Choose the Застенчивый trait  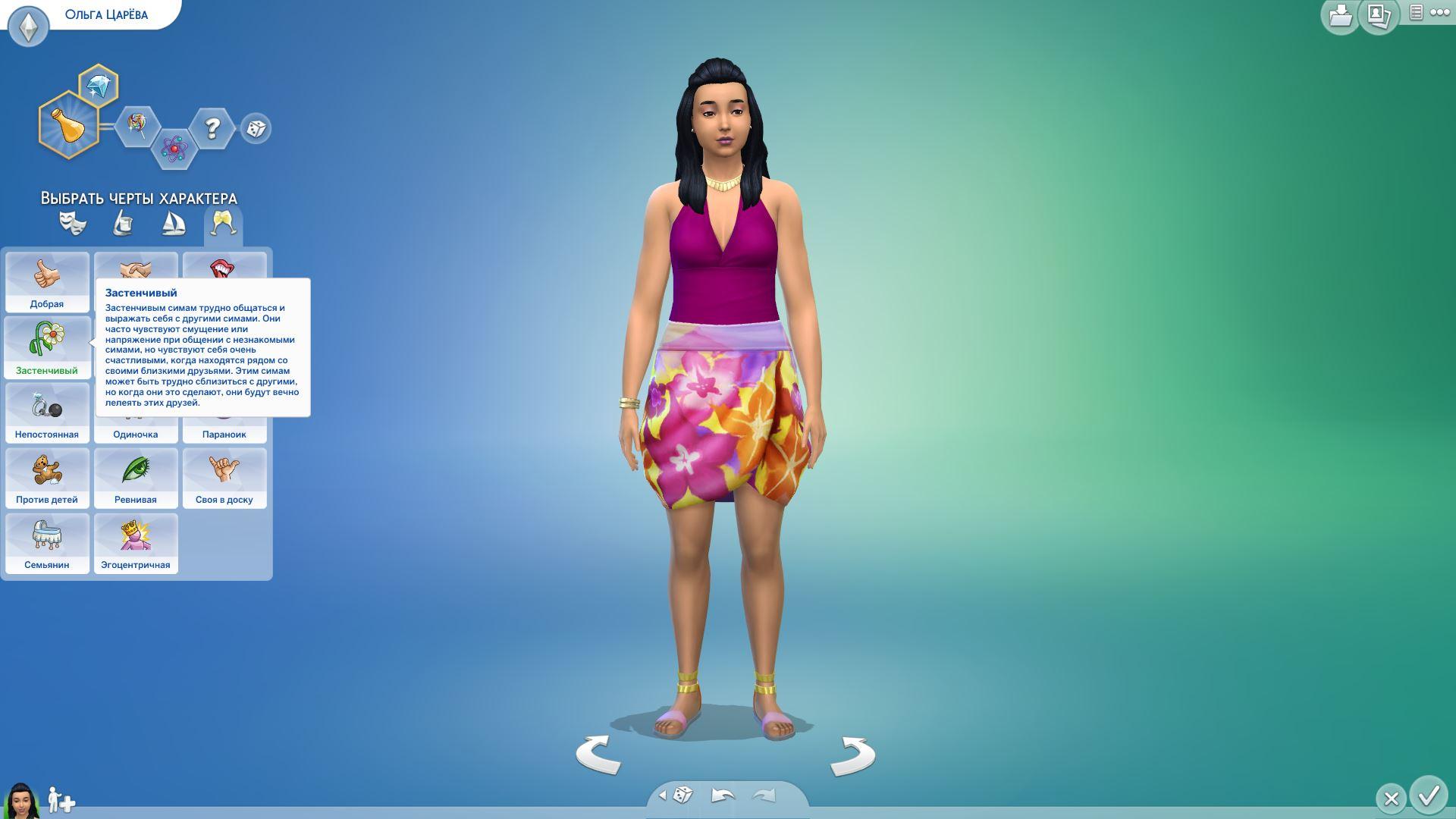click(x=47, y=347)
